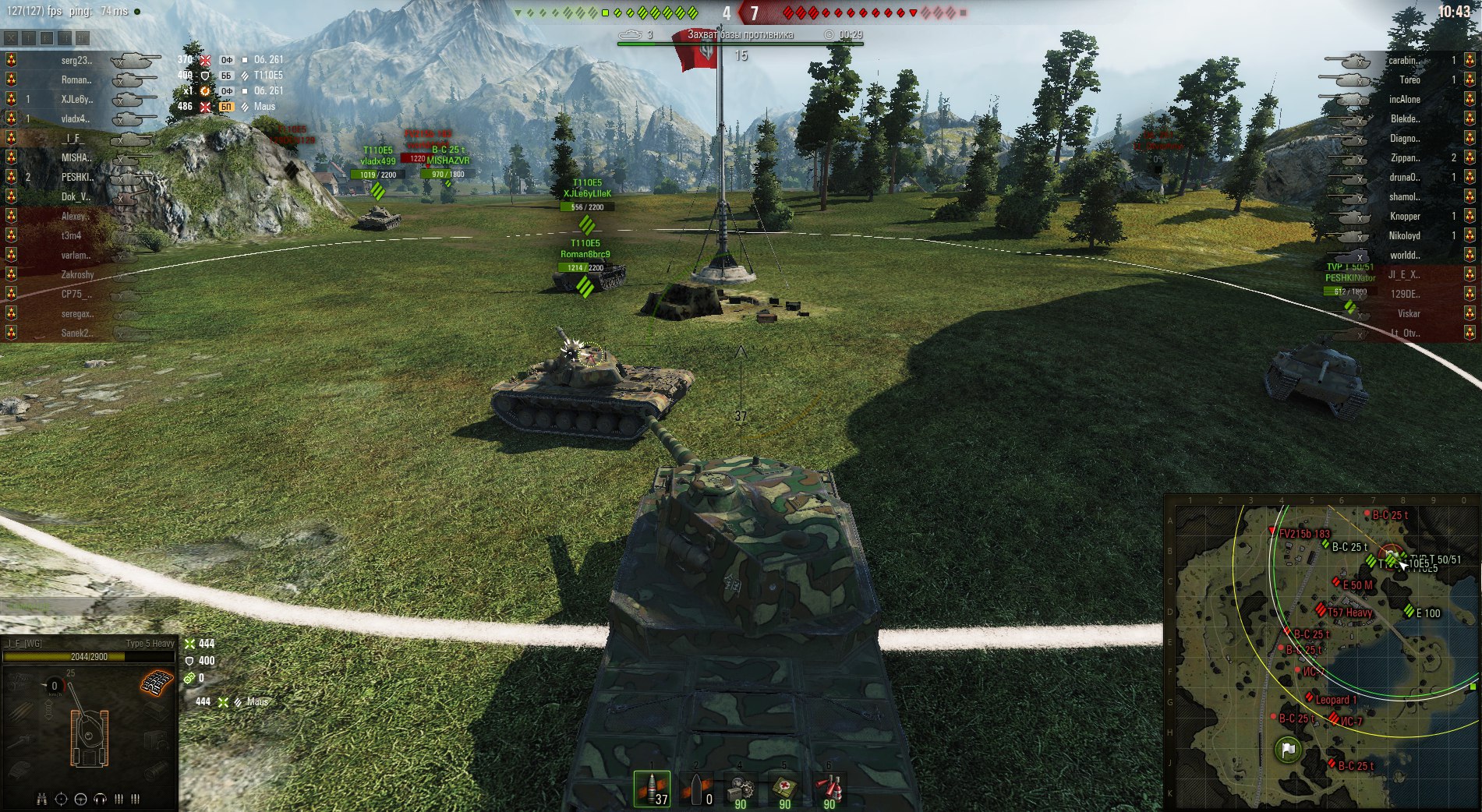Select enemy player carabin in the roster
The image size is (1482, 812).
coord(1403,60)
